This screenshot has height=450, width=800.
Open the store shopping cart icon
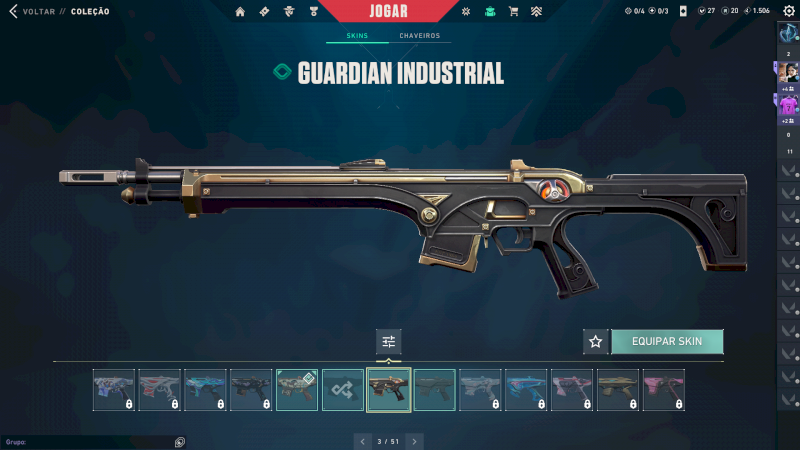(x=513, y=12)
